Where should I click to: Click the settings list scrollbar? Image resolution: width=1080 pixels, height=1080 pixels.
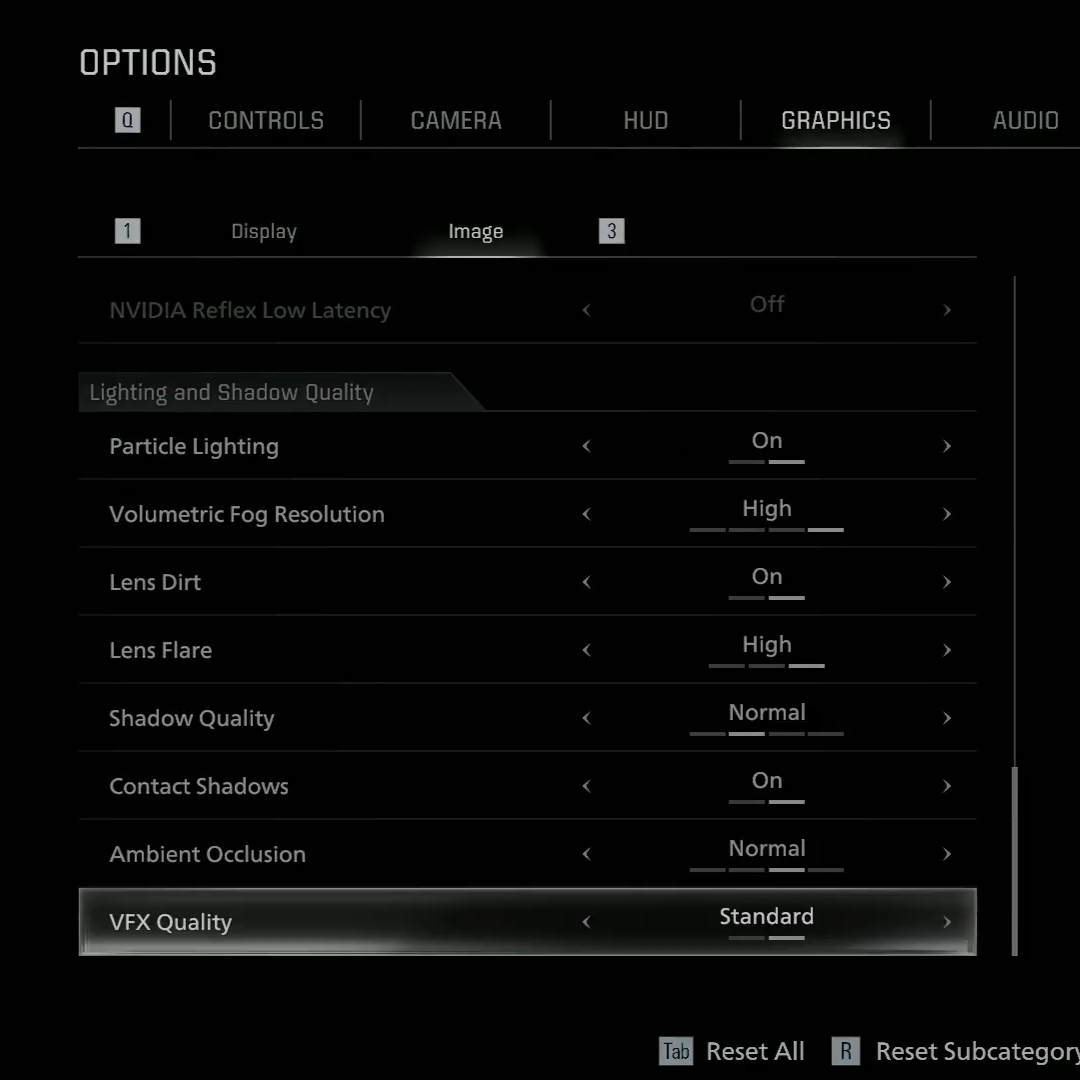pos(1015,860)
